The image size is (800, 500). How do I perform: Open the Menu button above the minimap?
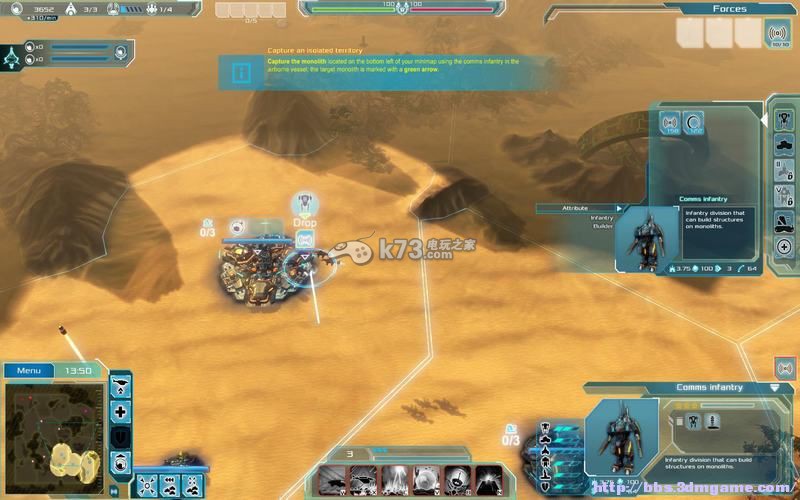click(x=28, y=371)
